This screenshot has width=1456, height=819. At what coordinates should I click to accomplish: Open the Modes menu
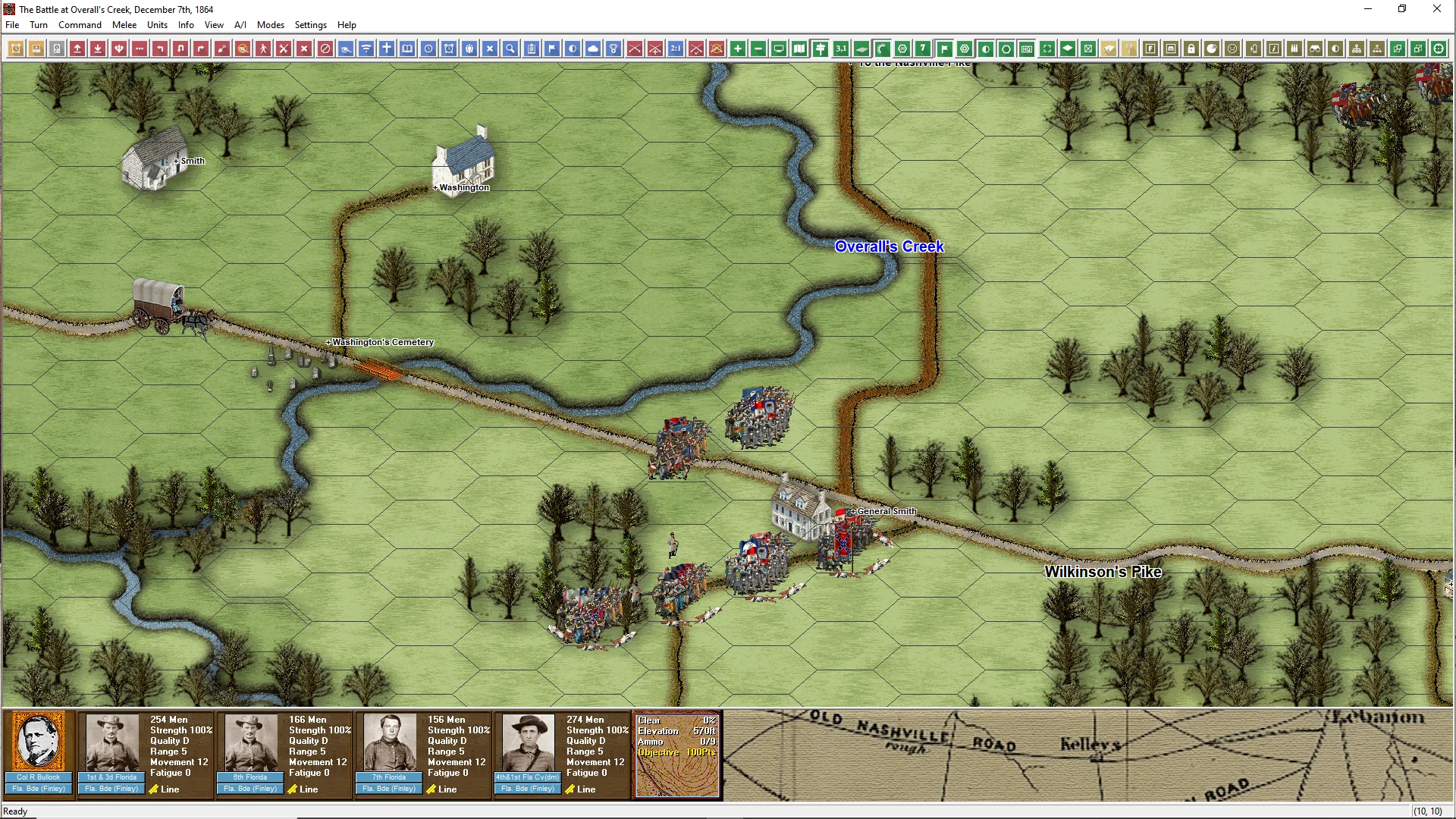(x=271, y=25)
